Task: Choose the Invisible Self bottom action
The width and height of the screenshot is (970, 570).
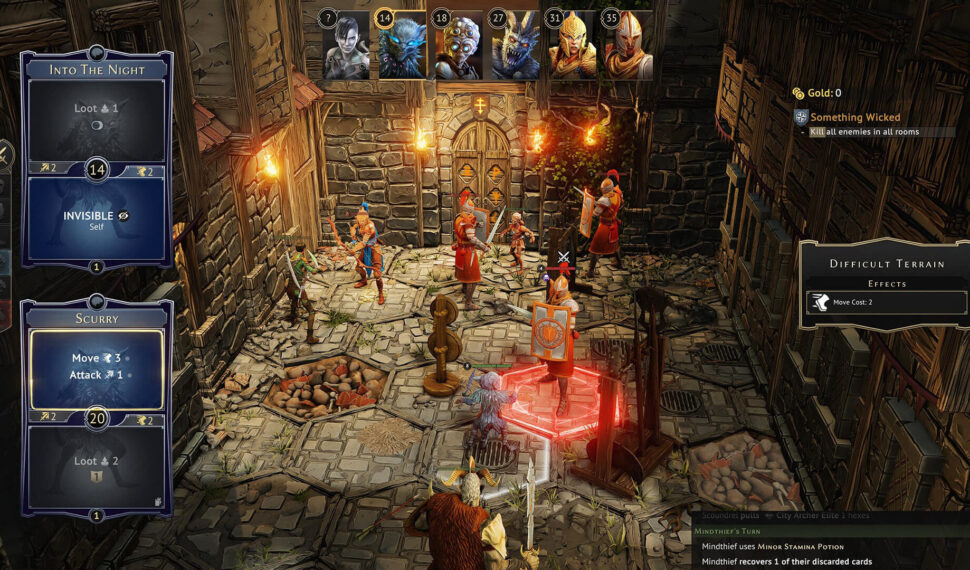Action: [98, 219]
